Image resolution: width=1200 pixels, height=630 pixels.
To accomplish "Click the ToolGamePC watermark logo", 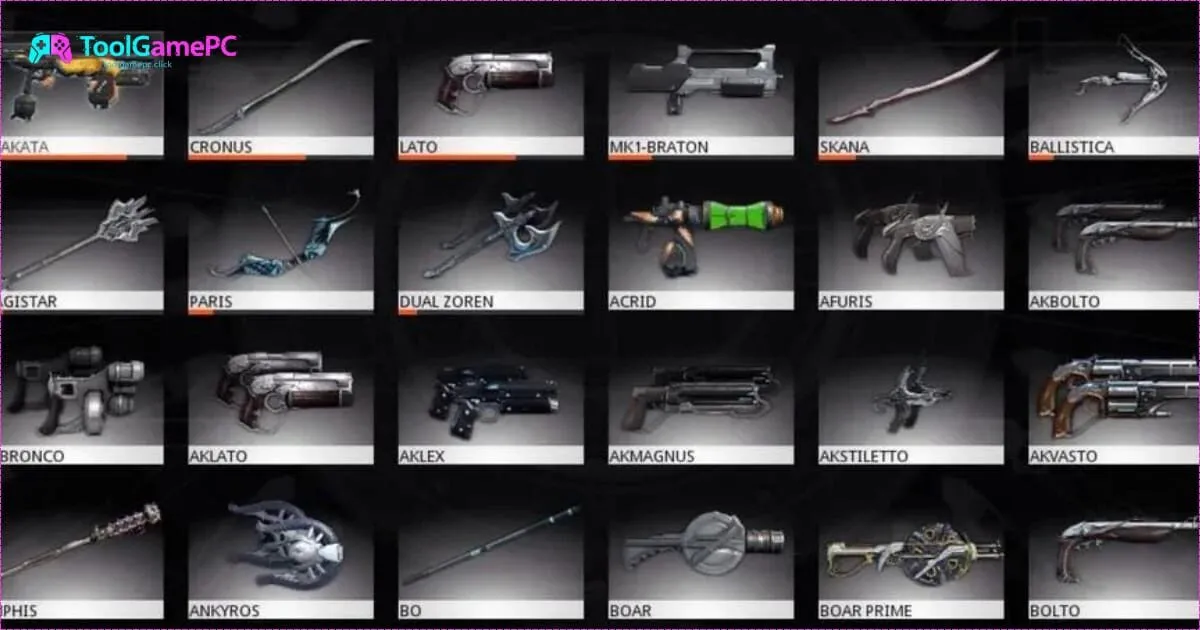I will (x=132, y=48).
